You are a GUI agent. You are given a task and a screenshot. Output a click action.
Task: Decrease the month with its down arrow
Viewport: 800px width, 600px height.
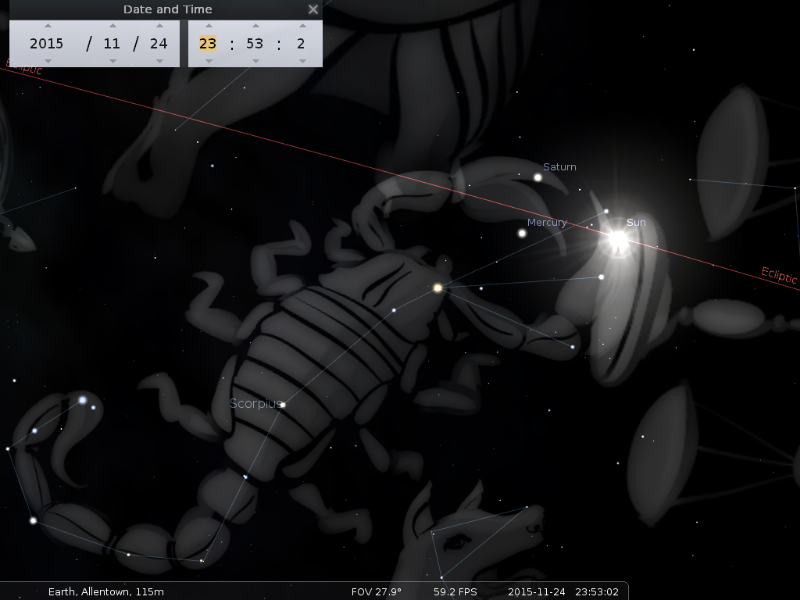(112, 60)
